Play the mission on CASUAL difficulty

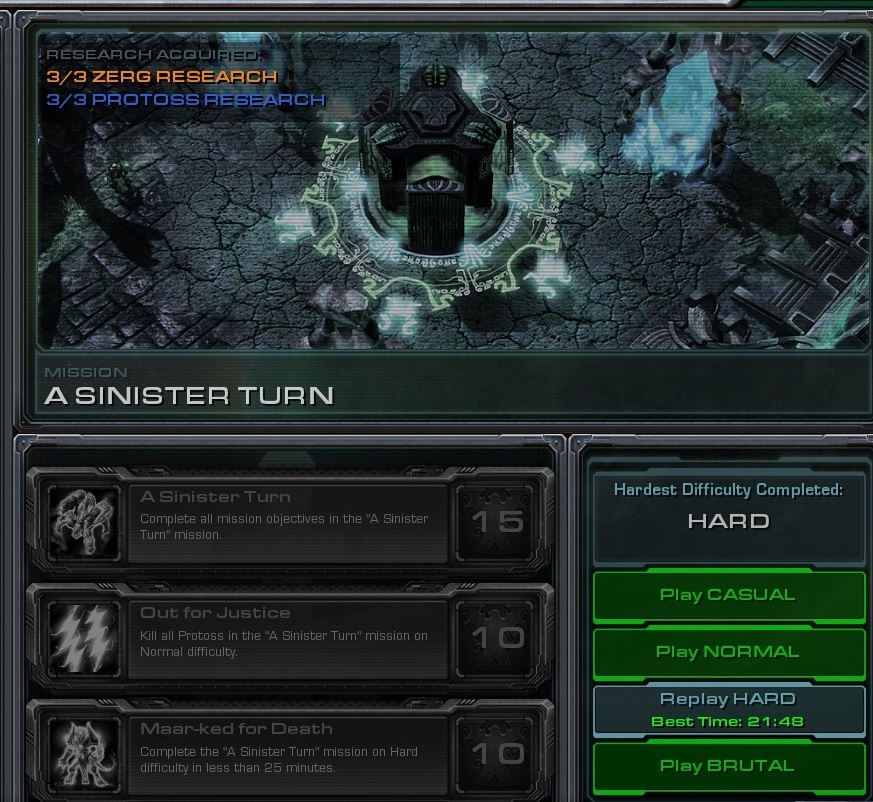coord(728,595)
